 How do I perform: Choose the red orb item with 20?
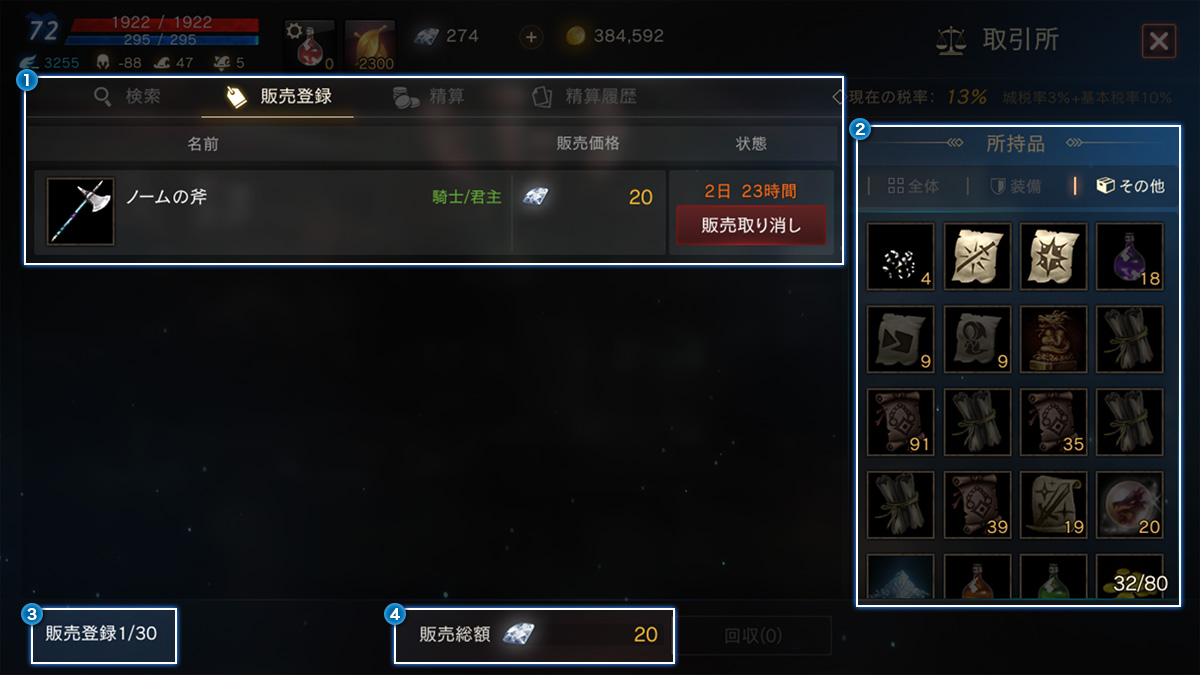[1130, 505]
